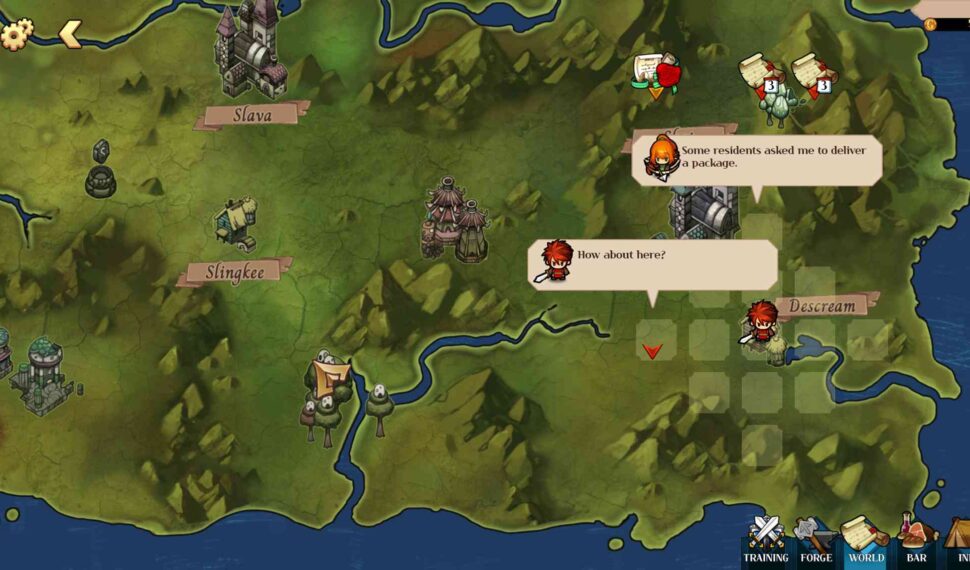Go back with the arrow button
970x570 pixels.
coord(70,34)
